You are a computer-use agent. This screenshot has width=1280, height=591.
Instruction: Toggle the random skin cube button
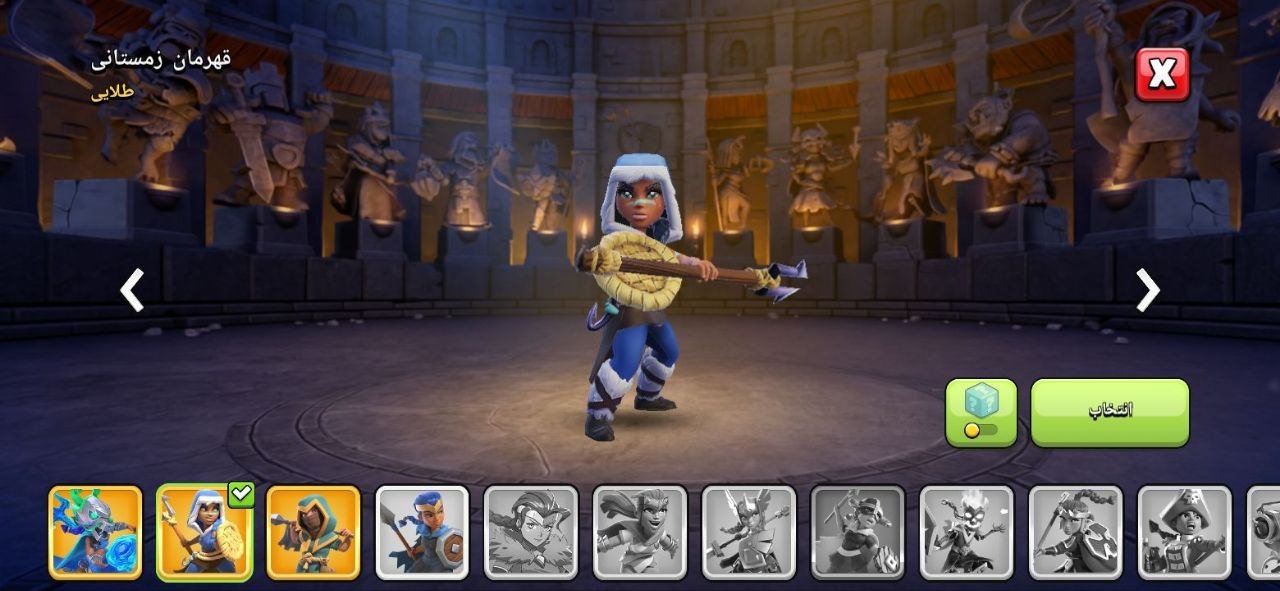click(x=980, y=412)
